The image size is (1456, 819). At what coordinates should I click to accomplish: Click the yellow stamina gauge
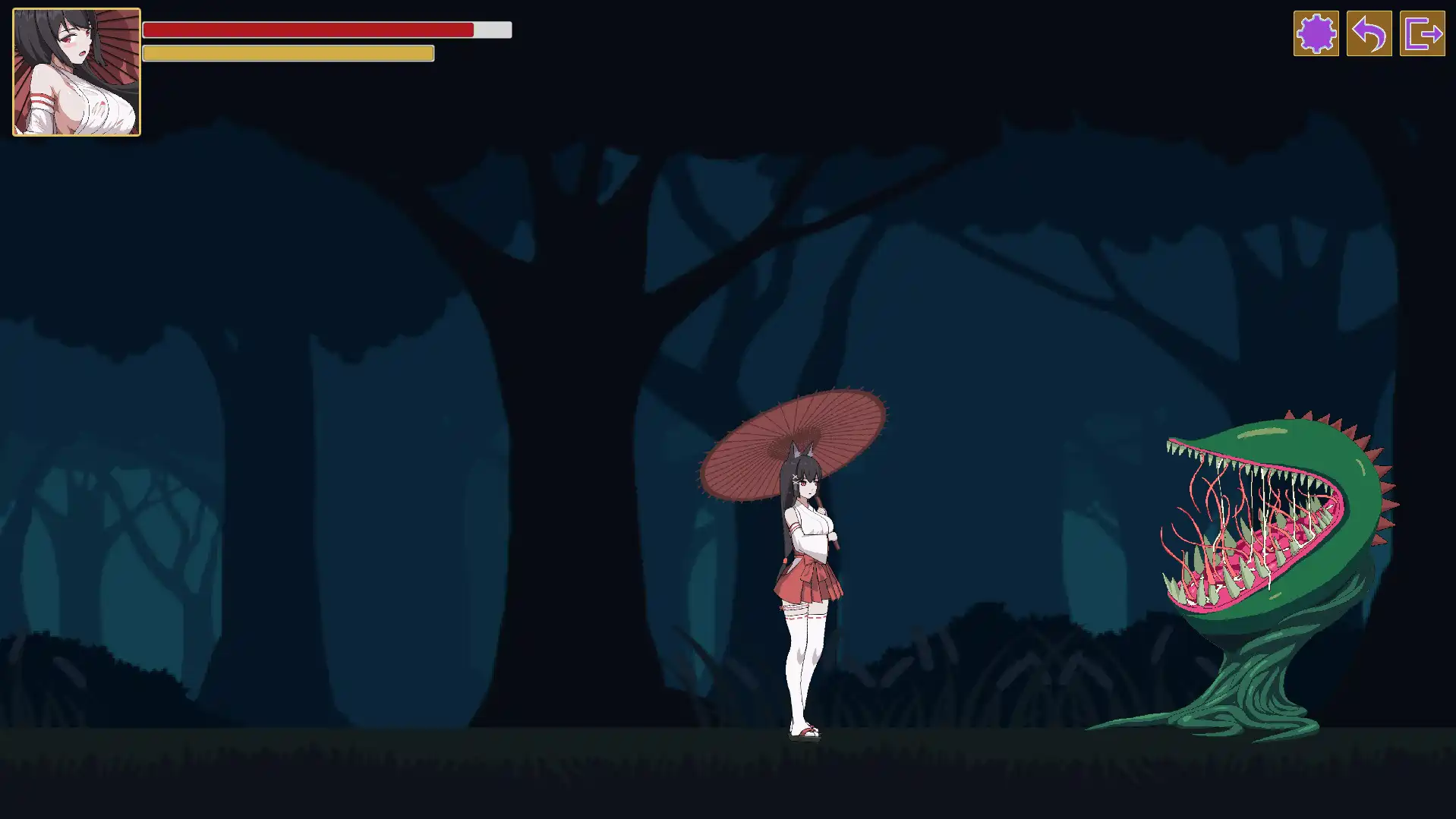point(287,53)
